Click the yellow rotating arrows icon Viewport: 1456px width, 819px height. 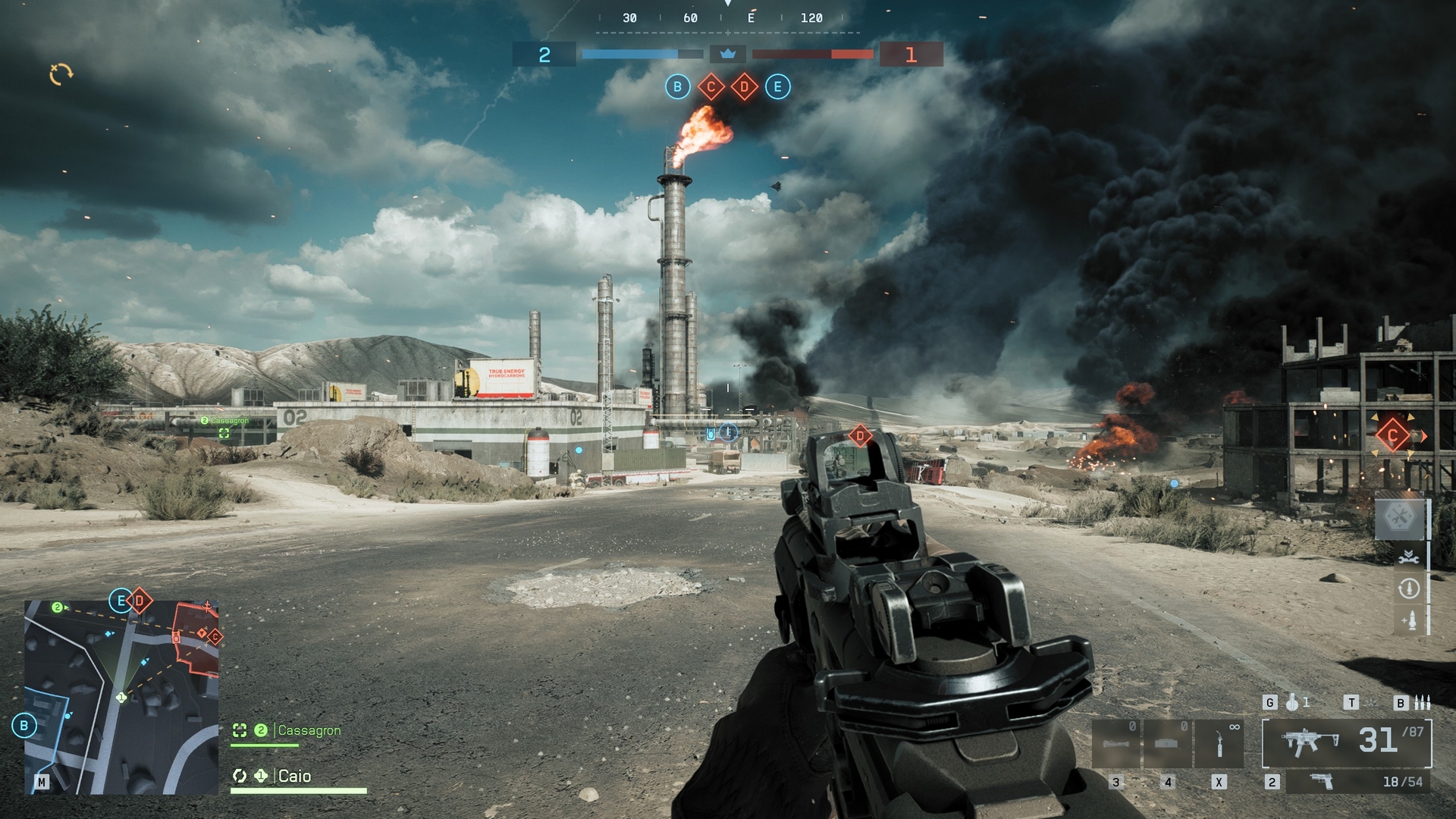pos(61,74)
